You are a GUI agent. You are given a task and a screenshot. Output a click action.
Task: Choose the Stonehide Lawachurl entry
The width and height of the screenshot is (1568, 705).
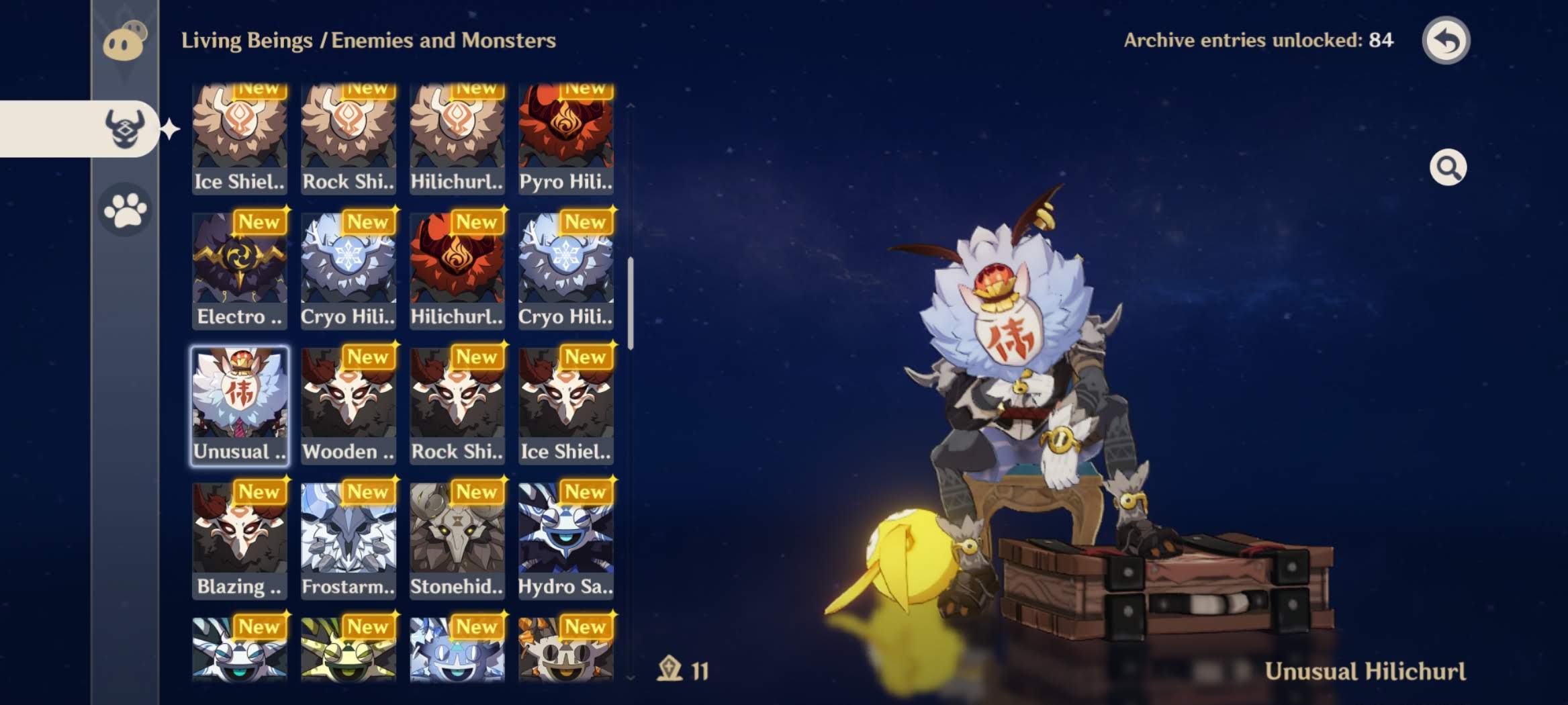(457, 540)
